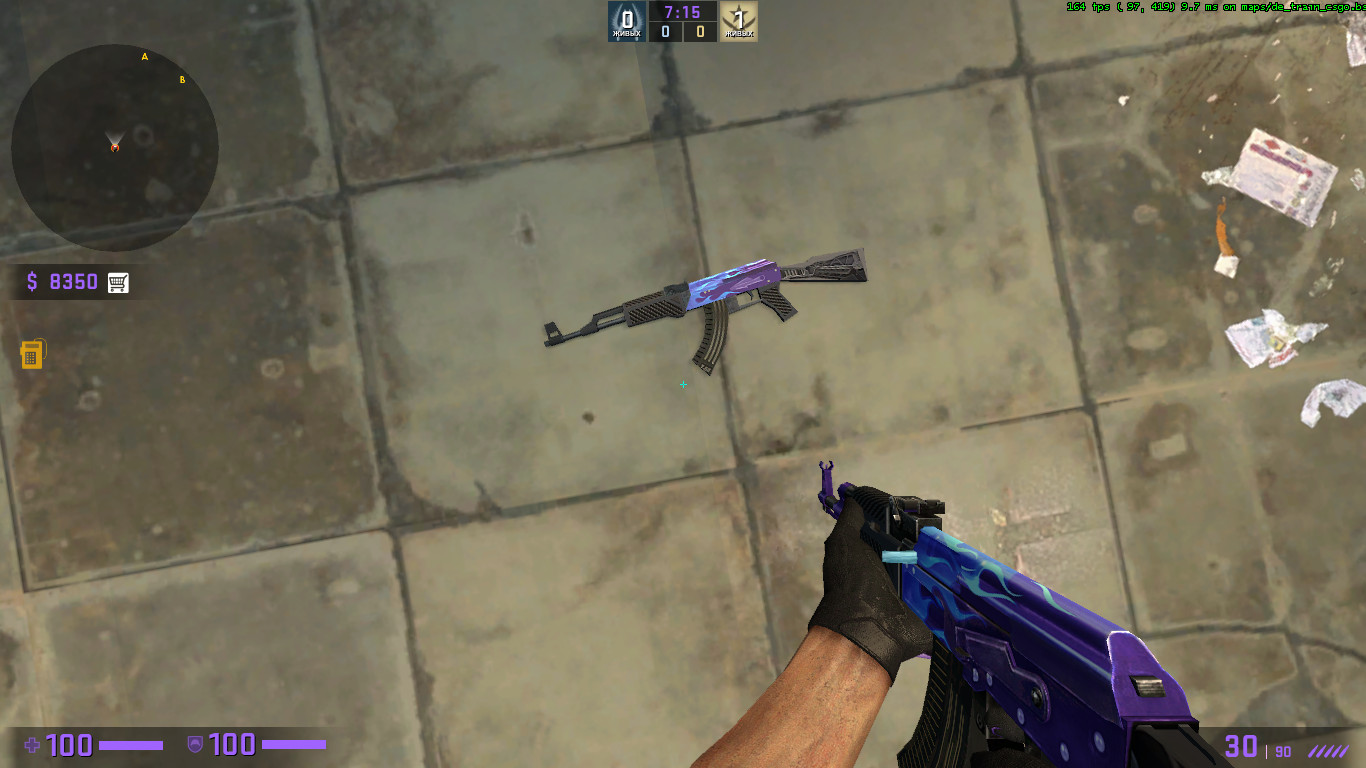Click the CT team emblem in the scoreboard
Screen dimensions: 1366x768
[625, 17]
